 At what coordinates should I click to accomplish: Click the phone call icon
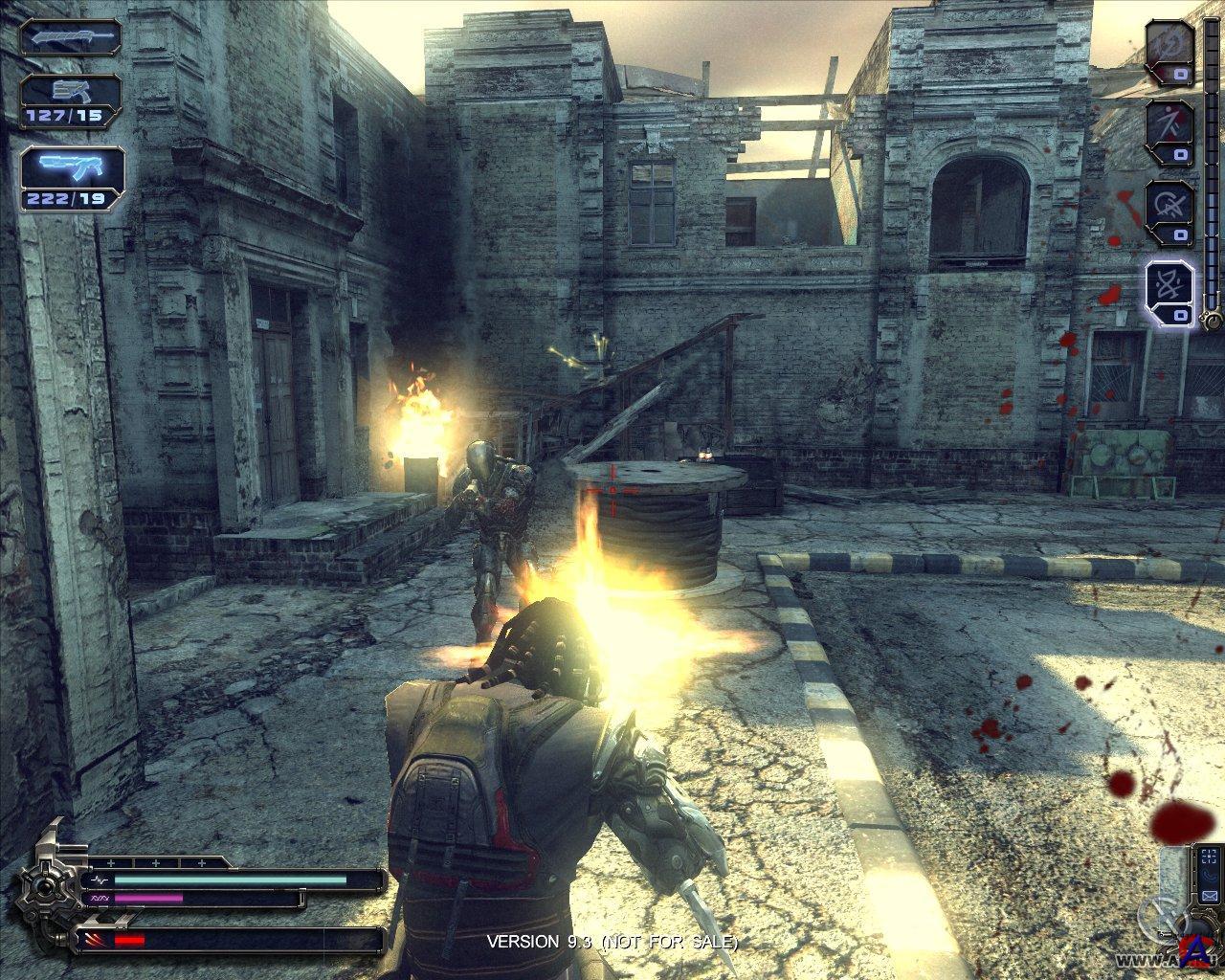click(x=1210, y=876)
